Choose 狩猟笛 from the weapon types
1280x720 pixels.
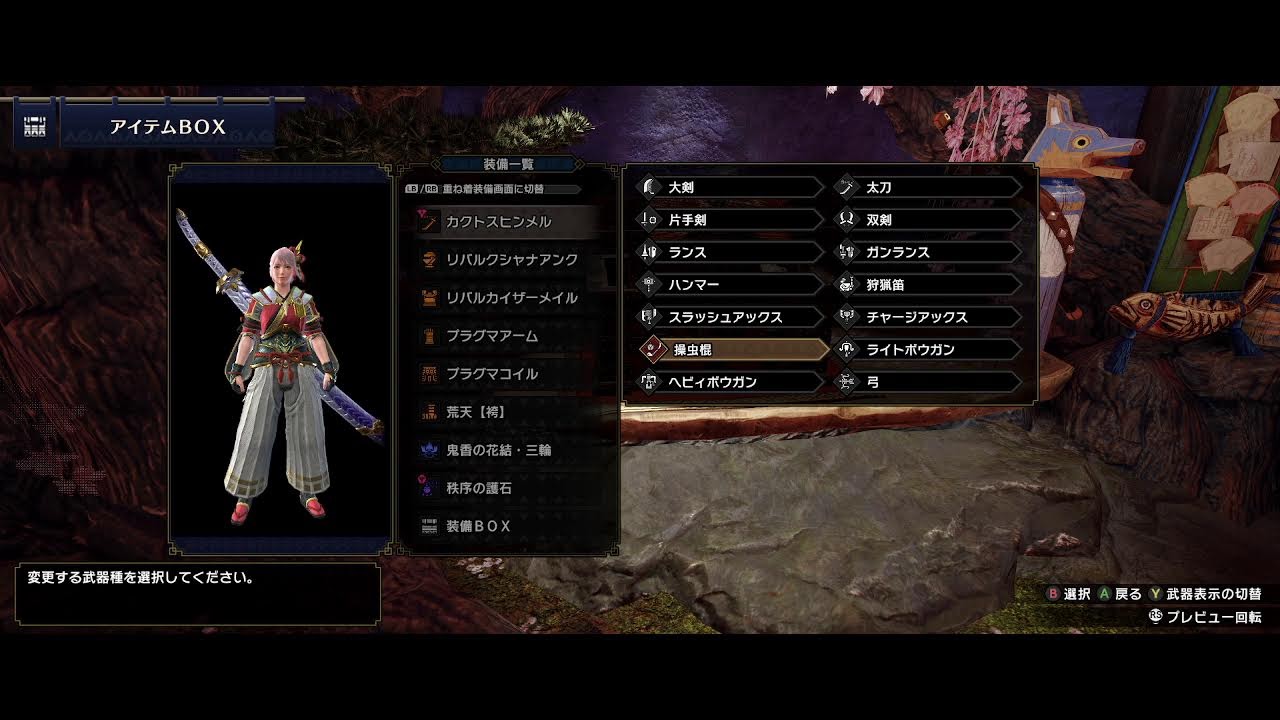(928, 284)
